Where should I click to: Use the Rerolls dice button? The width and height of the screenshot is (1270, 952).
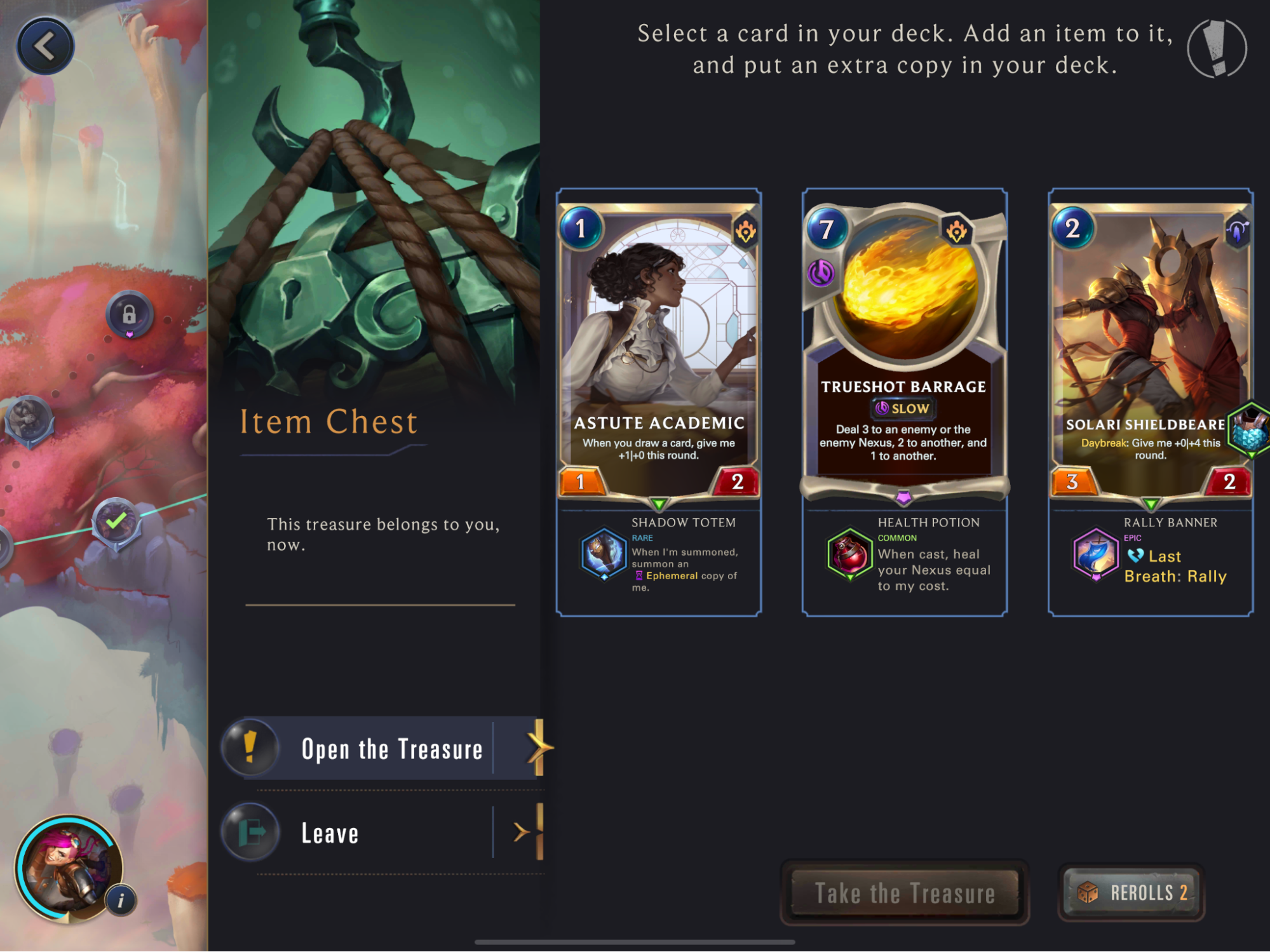pos(1132,893)
